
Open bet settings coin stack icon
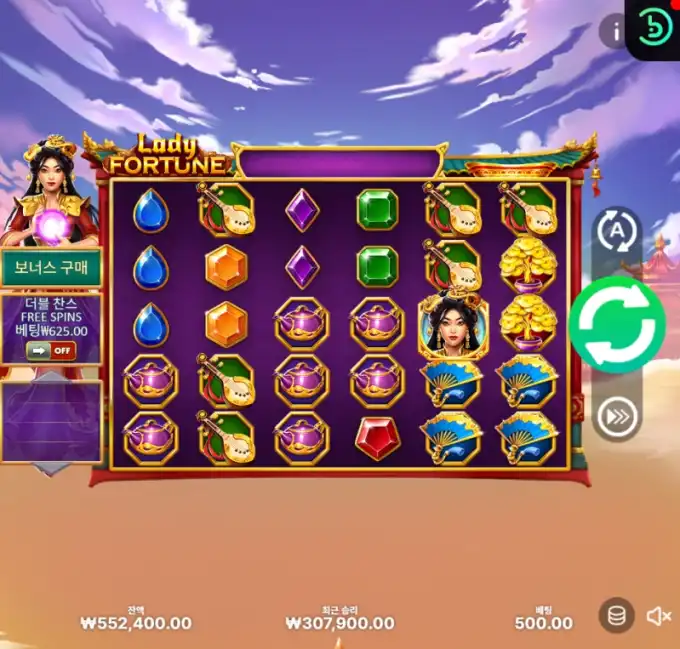click(617, 616)
